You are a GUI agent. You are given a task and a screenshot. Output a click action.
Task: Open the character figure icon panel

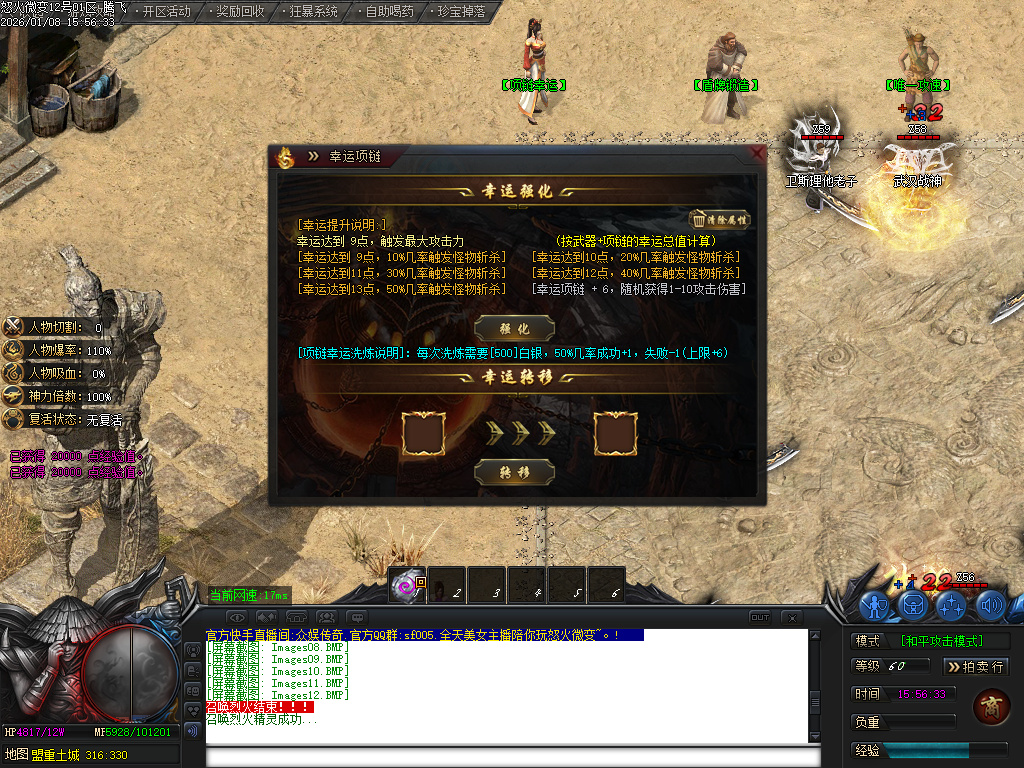[x=876, y=605]
